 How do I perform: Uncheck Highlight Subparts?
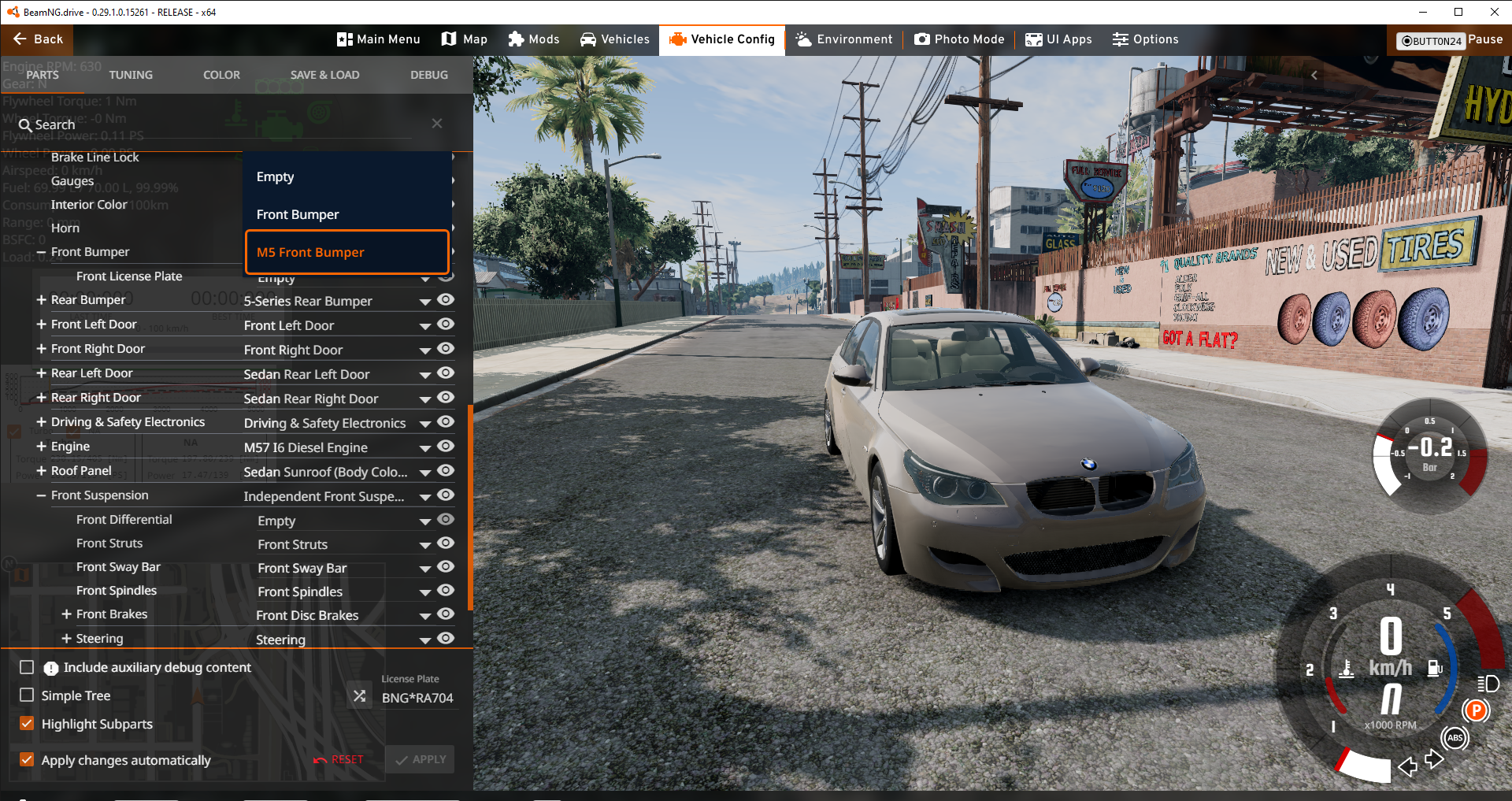pyautogui.click(x=27, y=724)
